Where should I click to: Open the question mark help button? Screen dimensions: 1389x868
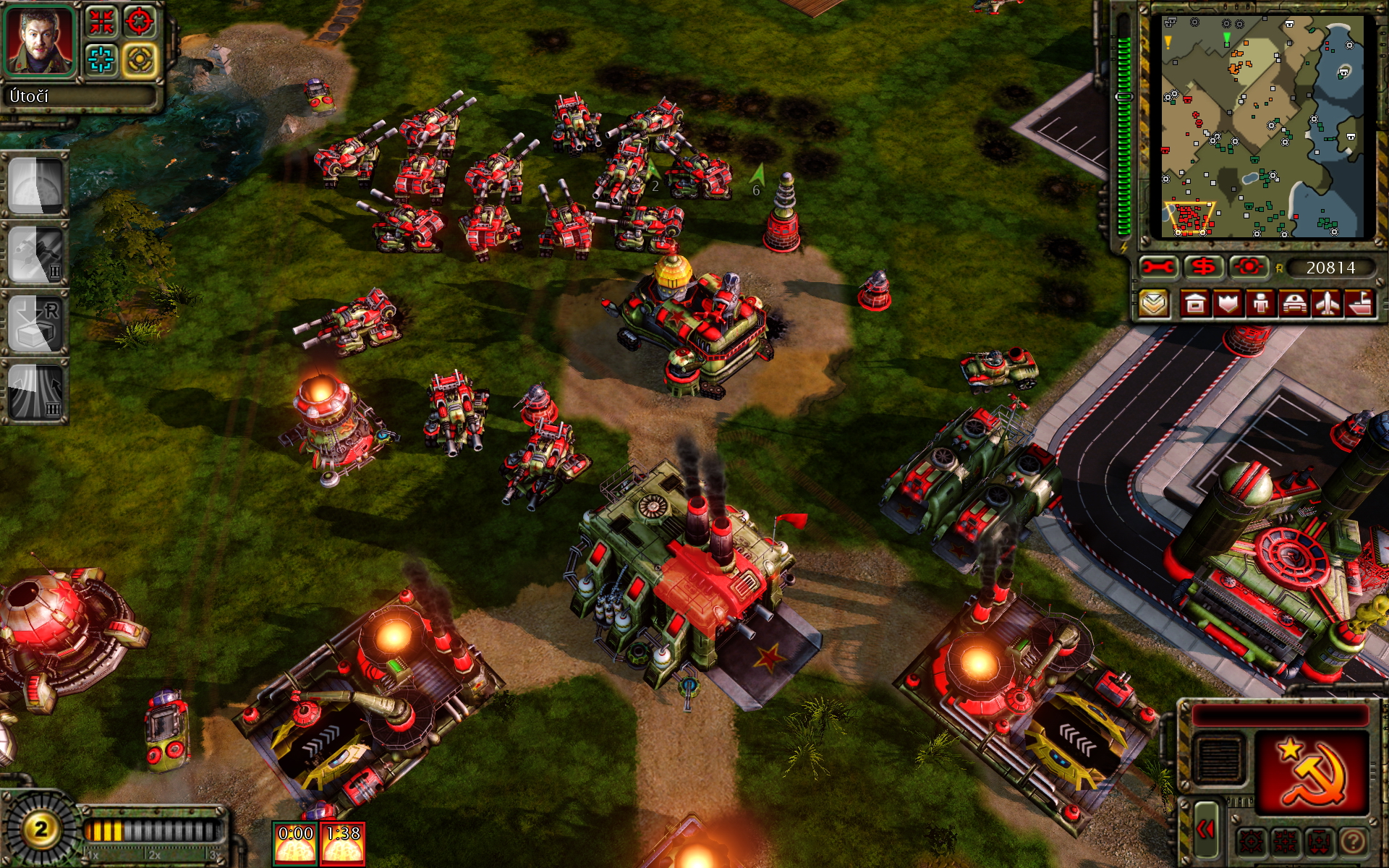(1353, 841)
